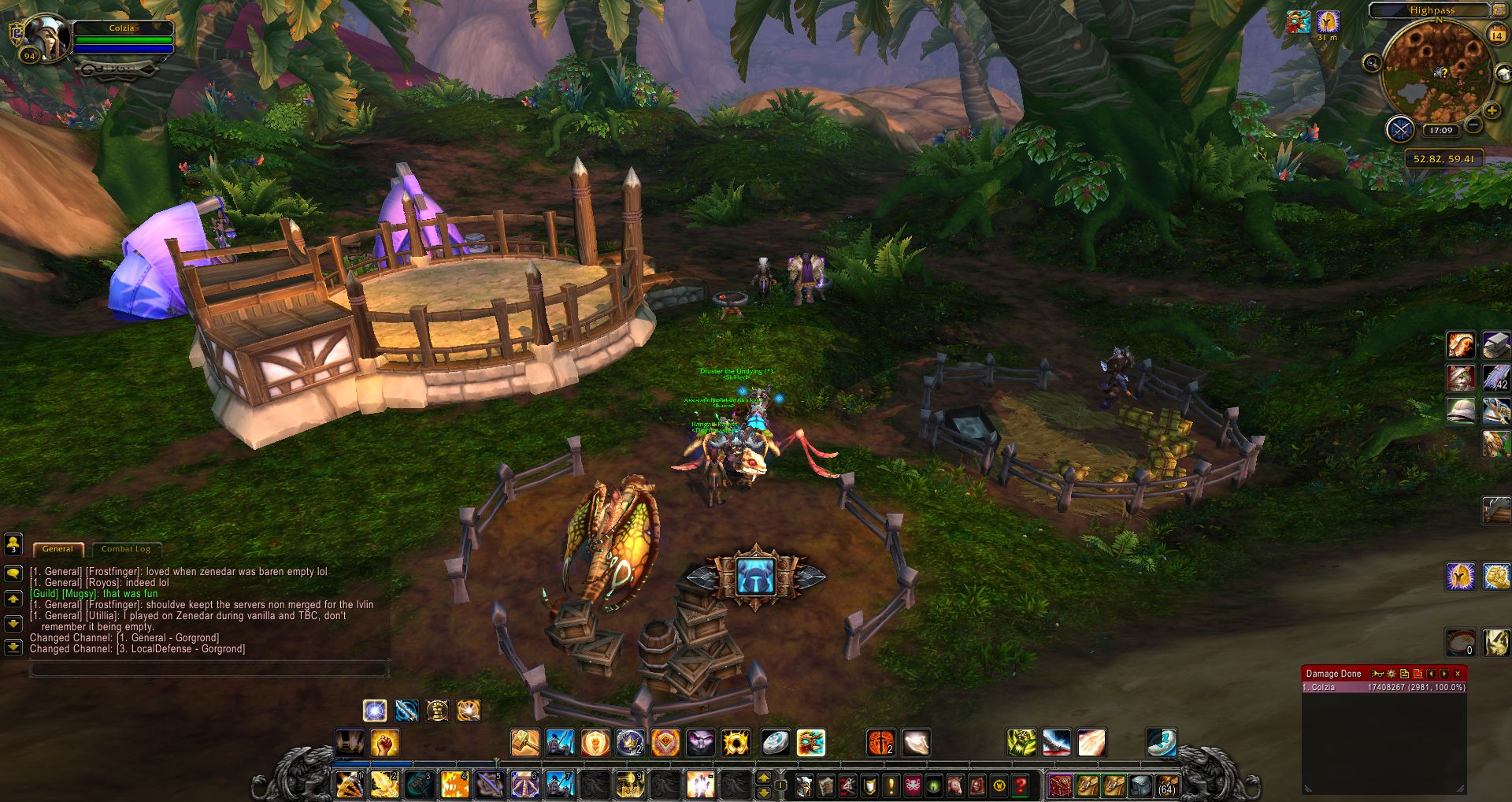Open the backpack showing 64 free slots
This screenshot has height=802, width=1512.
click(x=1166, y=785)
